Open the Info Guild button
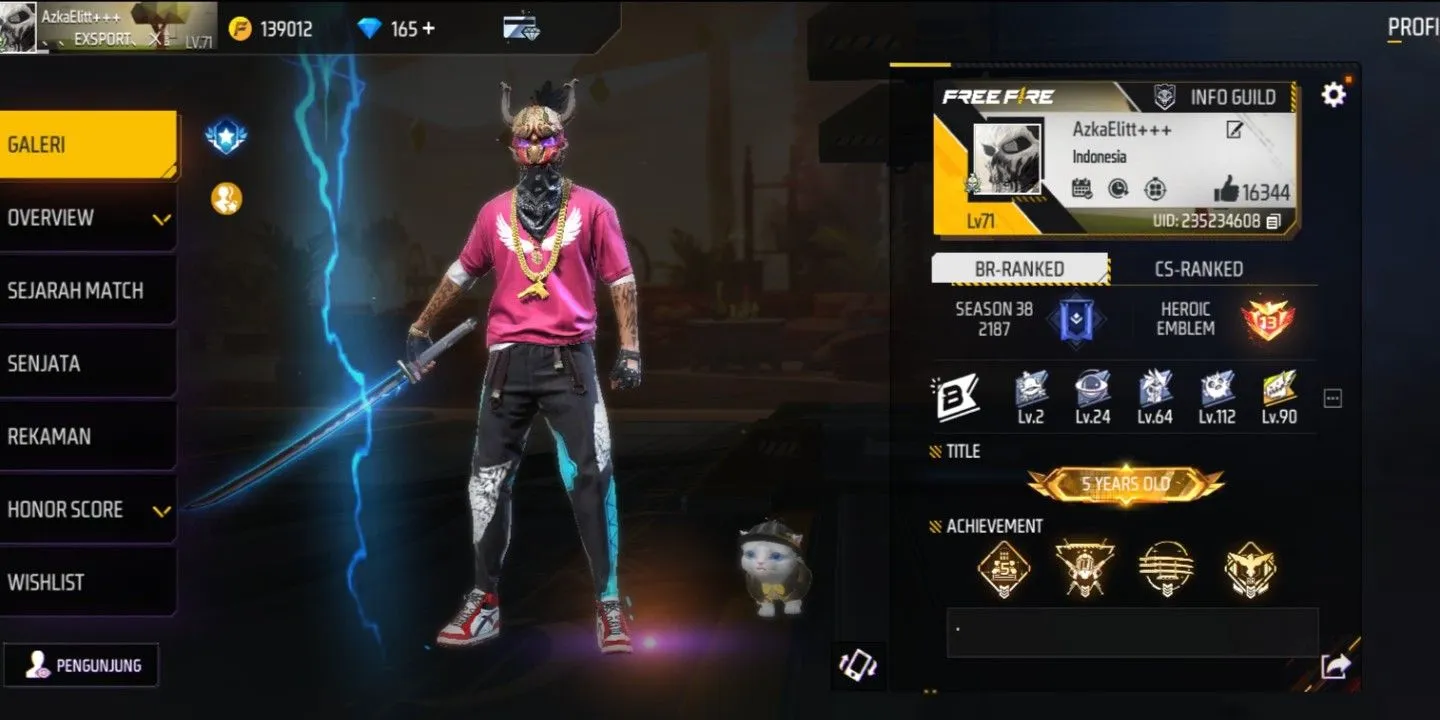 coord(1215,97)
